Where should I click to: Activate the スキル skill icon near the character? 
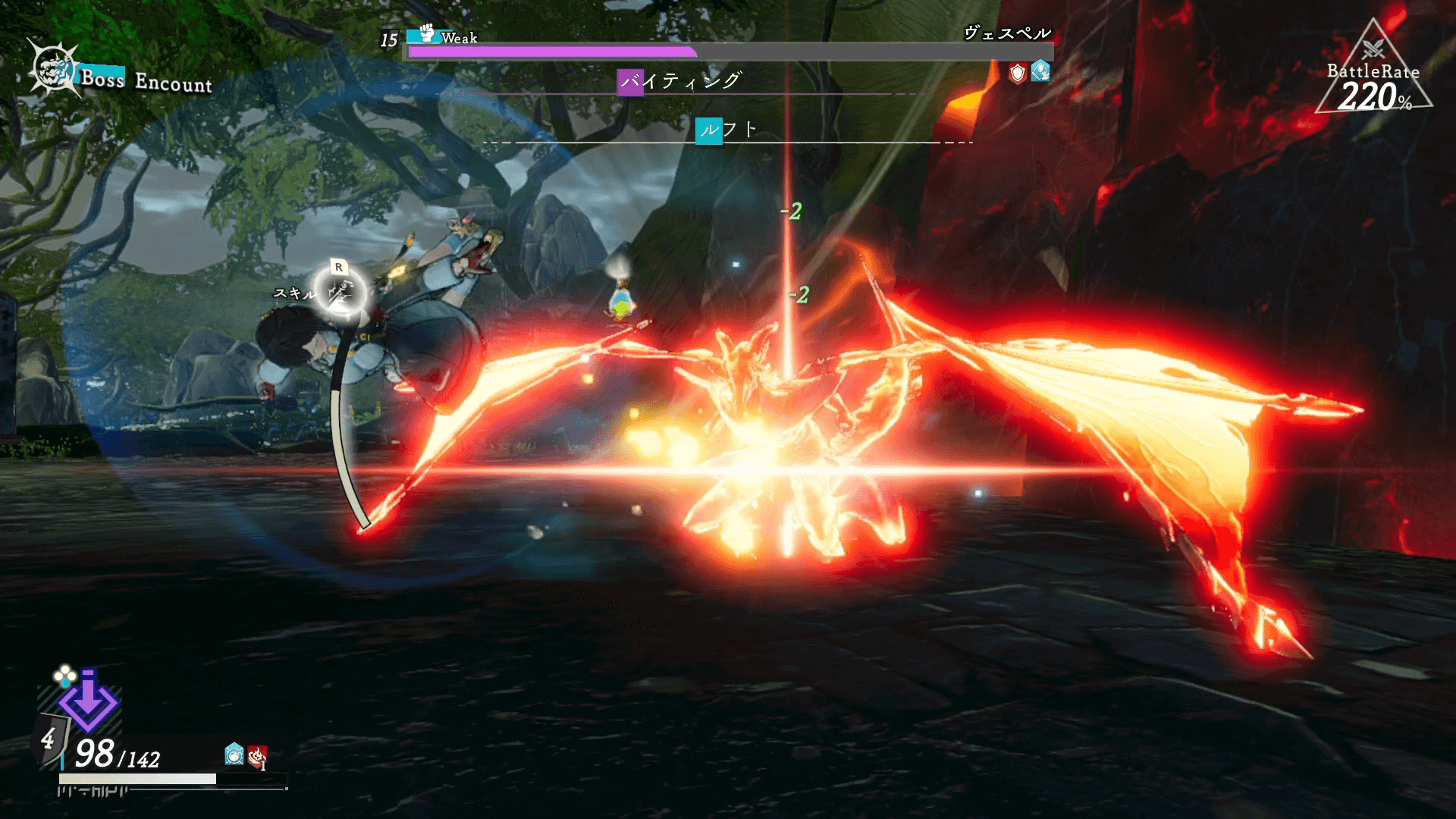[x=340, y=292]
